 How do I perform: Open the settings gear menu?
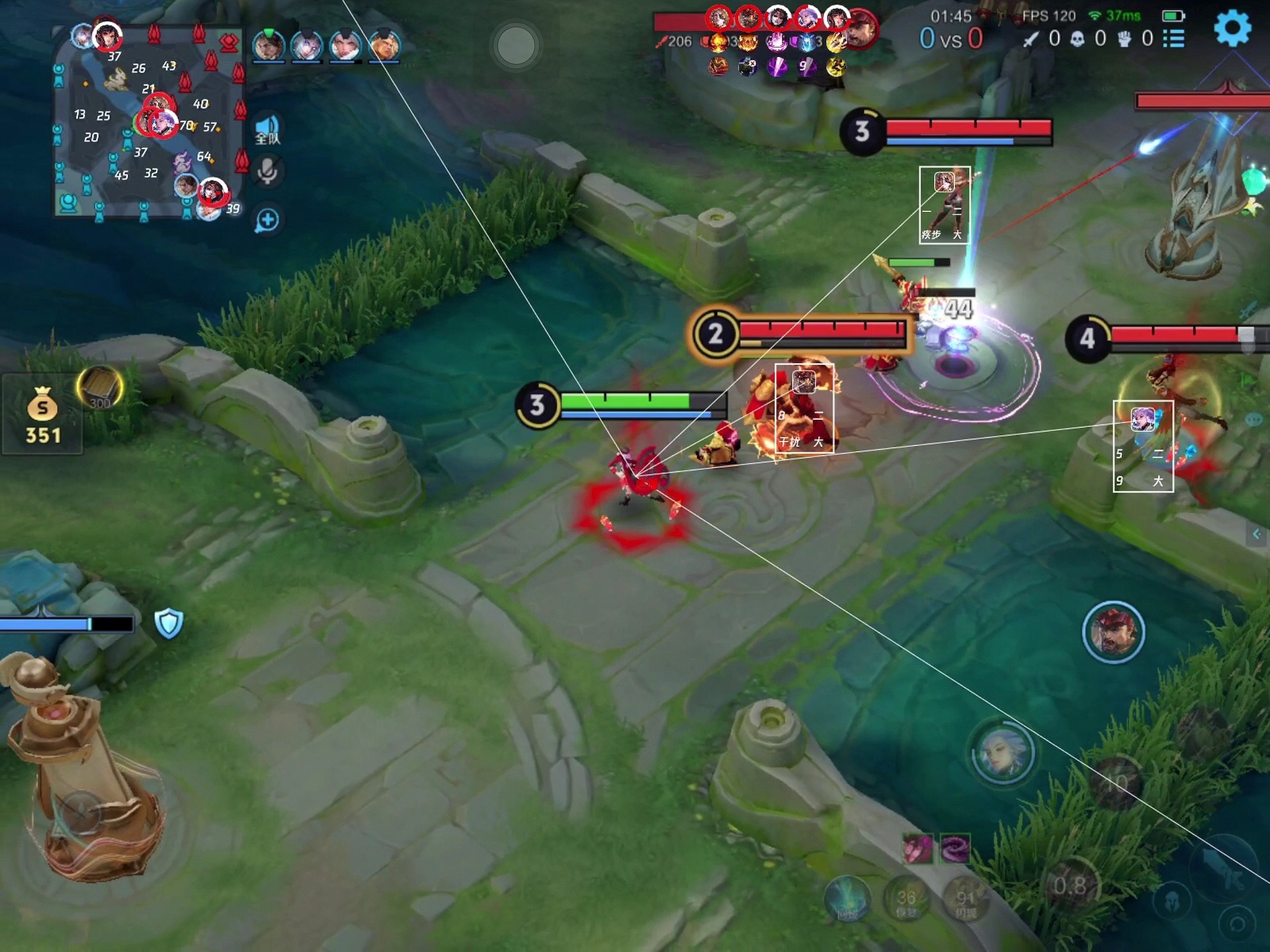pos(1232,28)
